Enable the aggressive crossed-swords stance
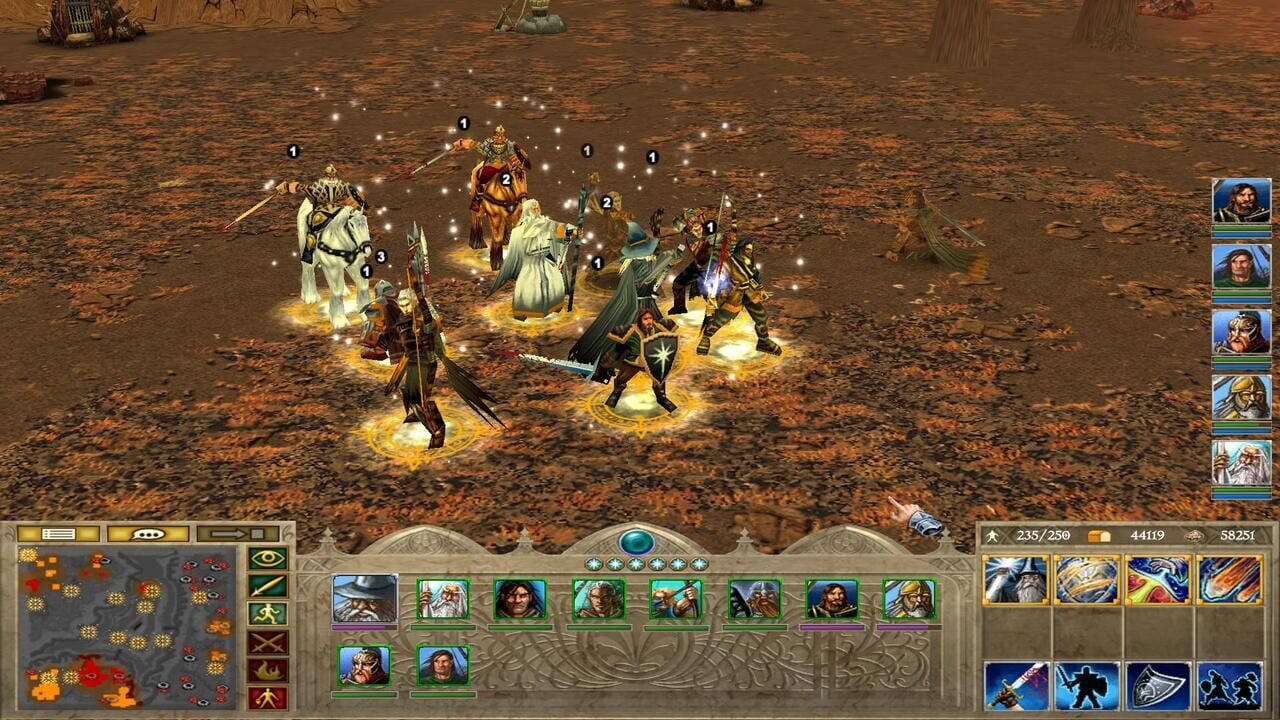The image size is (1280, 720). pyautogui.click(x=268, y=642)
